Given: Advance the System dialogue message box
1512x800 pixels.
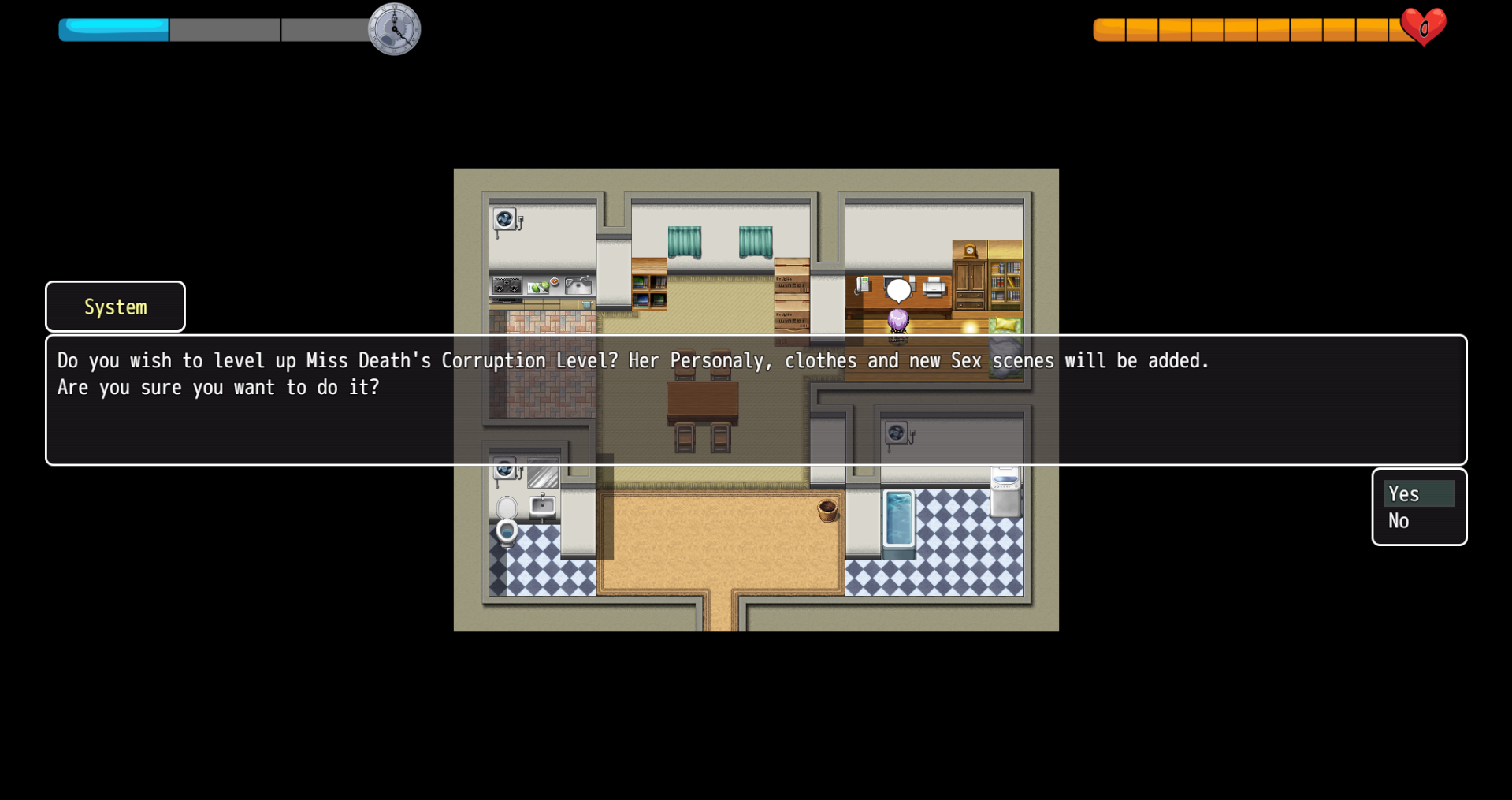Looking at the screenshot, I should [x=755, y=400].
